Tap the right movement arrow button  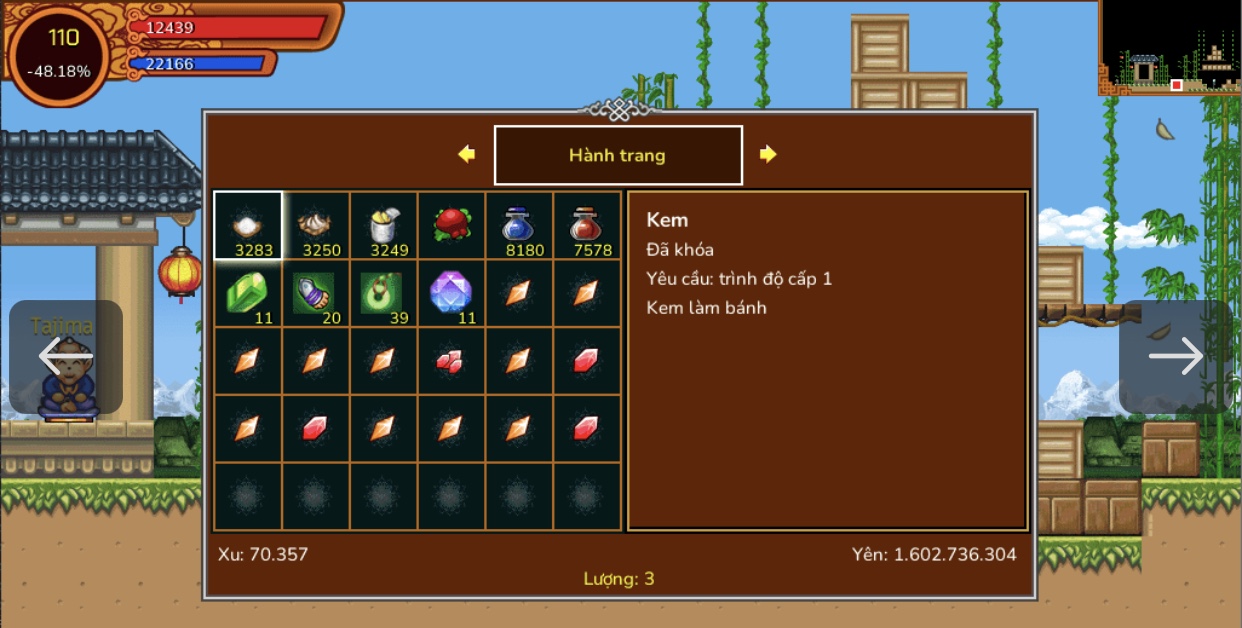tap(1175, 356)
